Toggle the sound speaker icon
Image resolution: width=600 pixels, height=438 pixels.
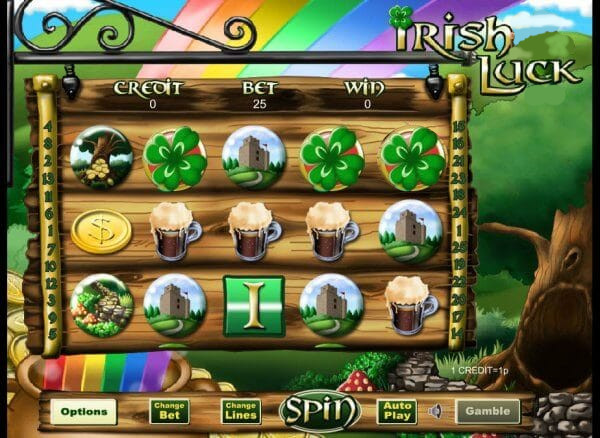click(435, 411)
